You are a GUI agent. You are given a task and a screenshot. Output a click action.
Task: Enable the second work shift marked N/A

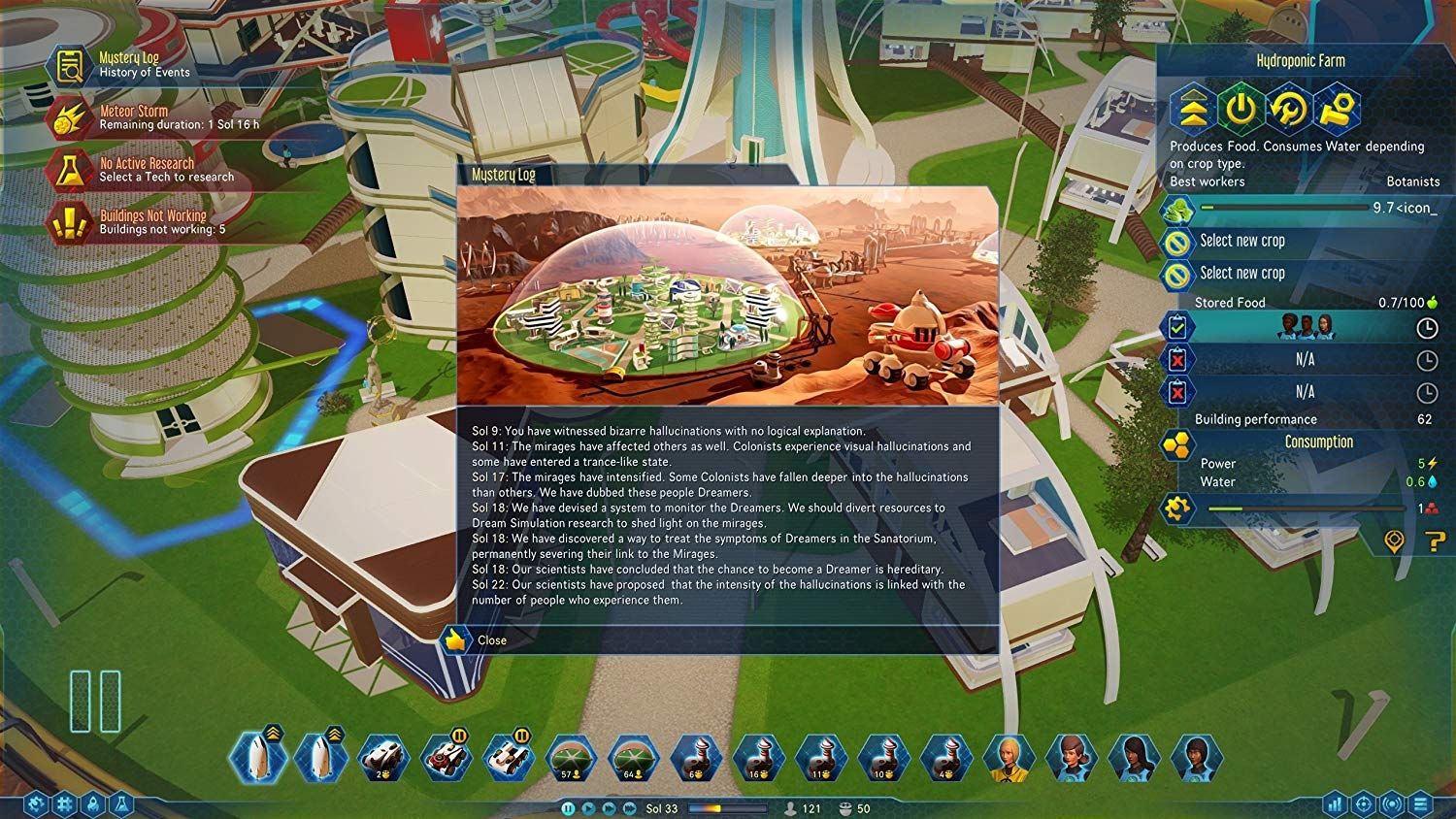pos(1177,360)
